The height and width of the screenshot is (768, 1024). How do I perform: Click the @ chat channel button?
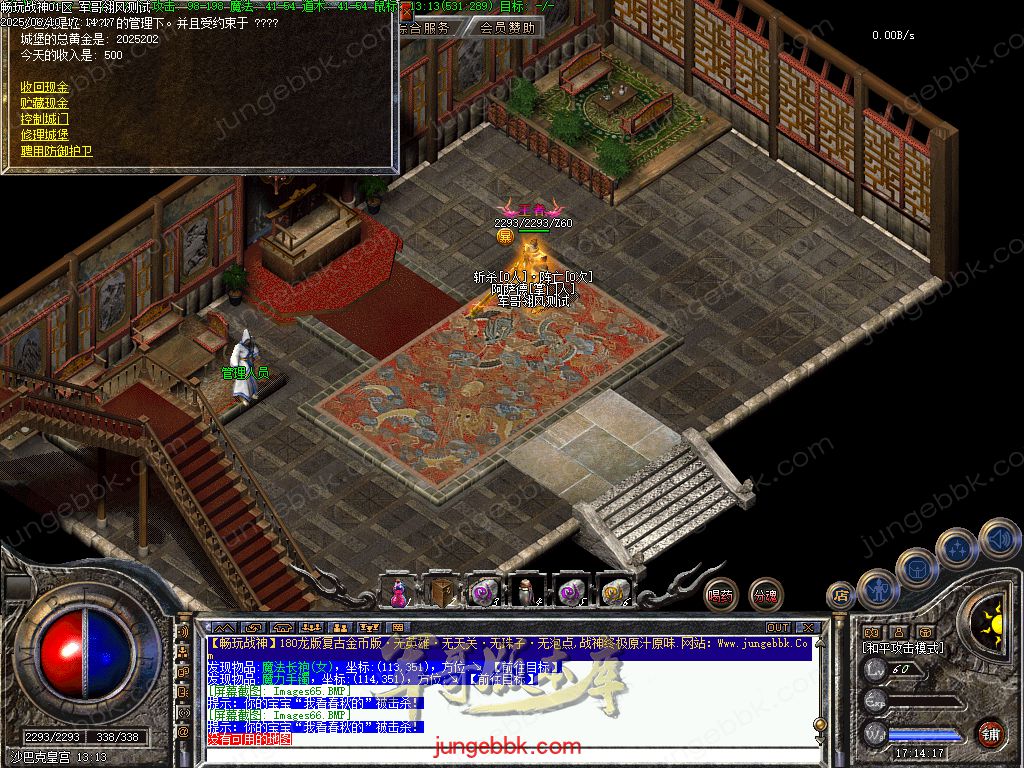(x=183, y=731)
